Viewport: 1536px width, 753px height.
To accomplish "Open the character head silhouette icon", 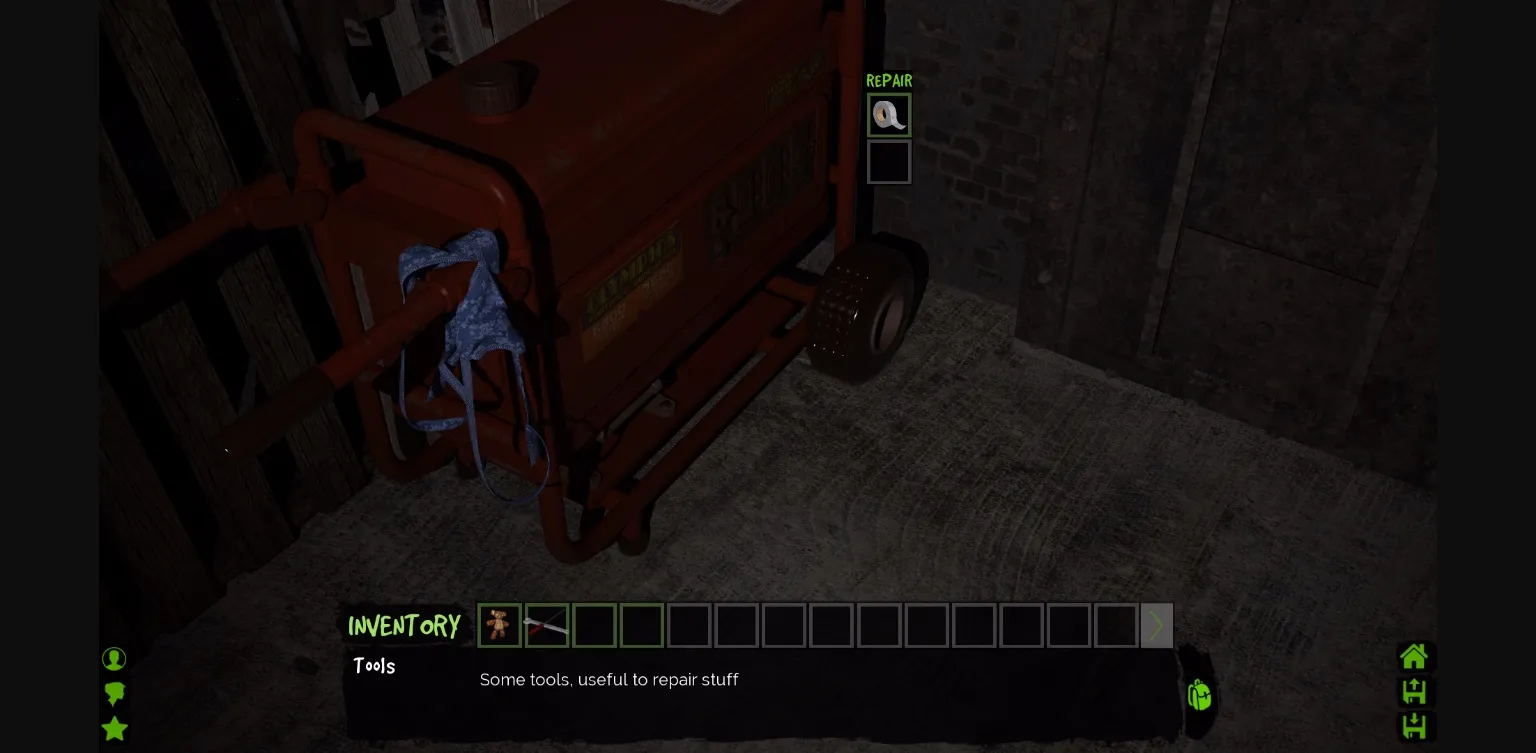I will (114, 693).
